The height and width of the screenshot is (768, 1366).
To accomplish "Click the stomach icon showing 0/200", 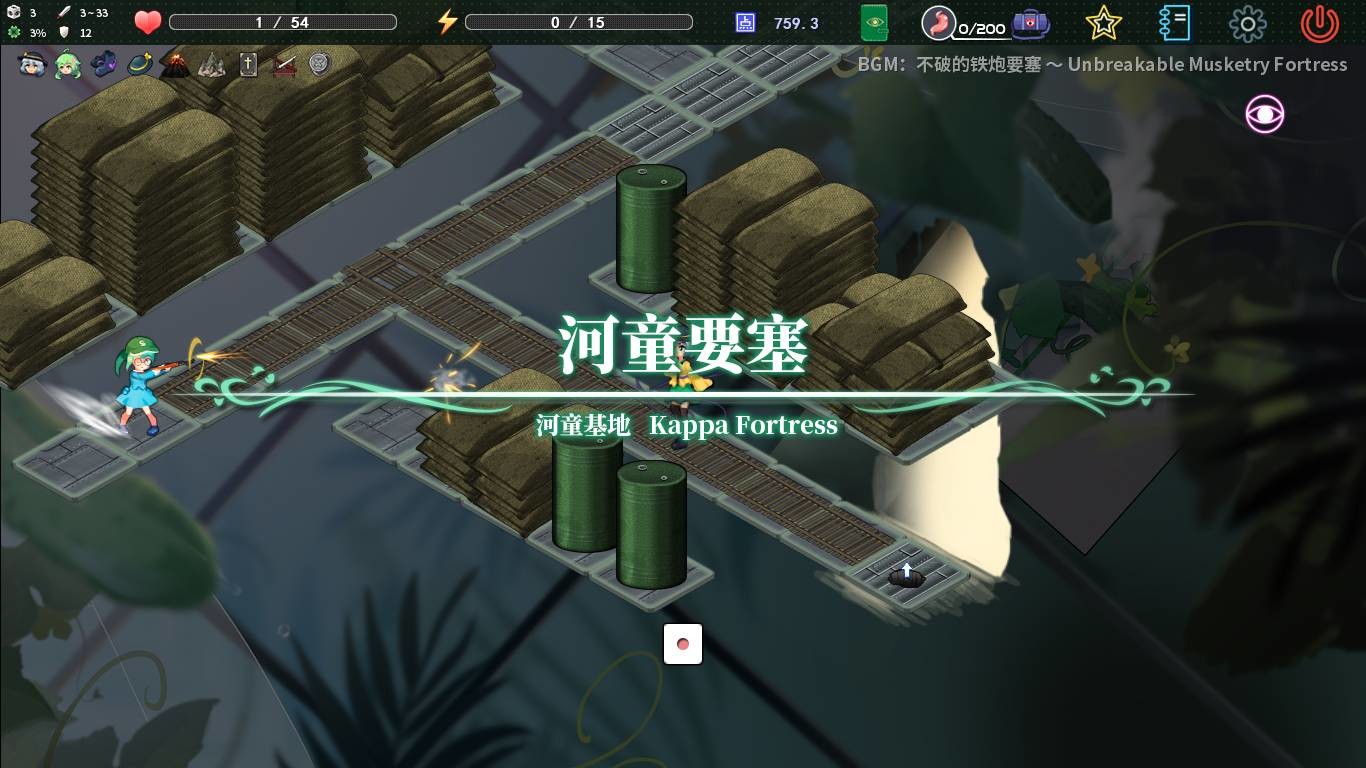I will (940, 23).
